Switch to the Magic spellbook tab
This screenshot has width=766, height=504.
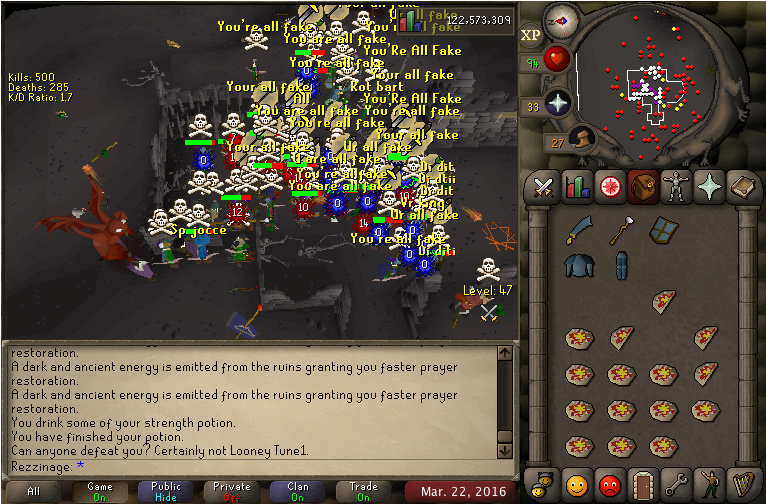point(741,187)
